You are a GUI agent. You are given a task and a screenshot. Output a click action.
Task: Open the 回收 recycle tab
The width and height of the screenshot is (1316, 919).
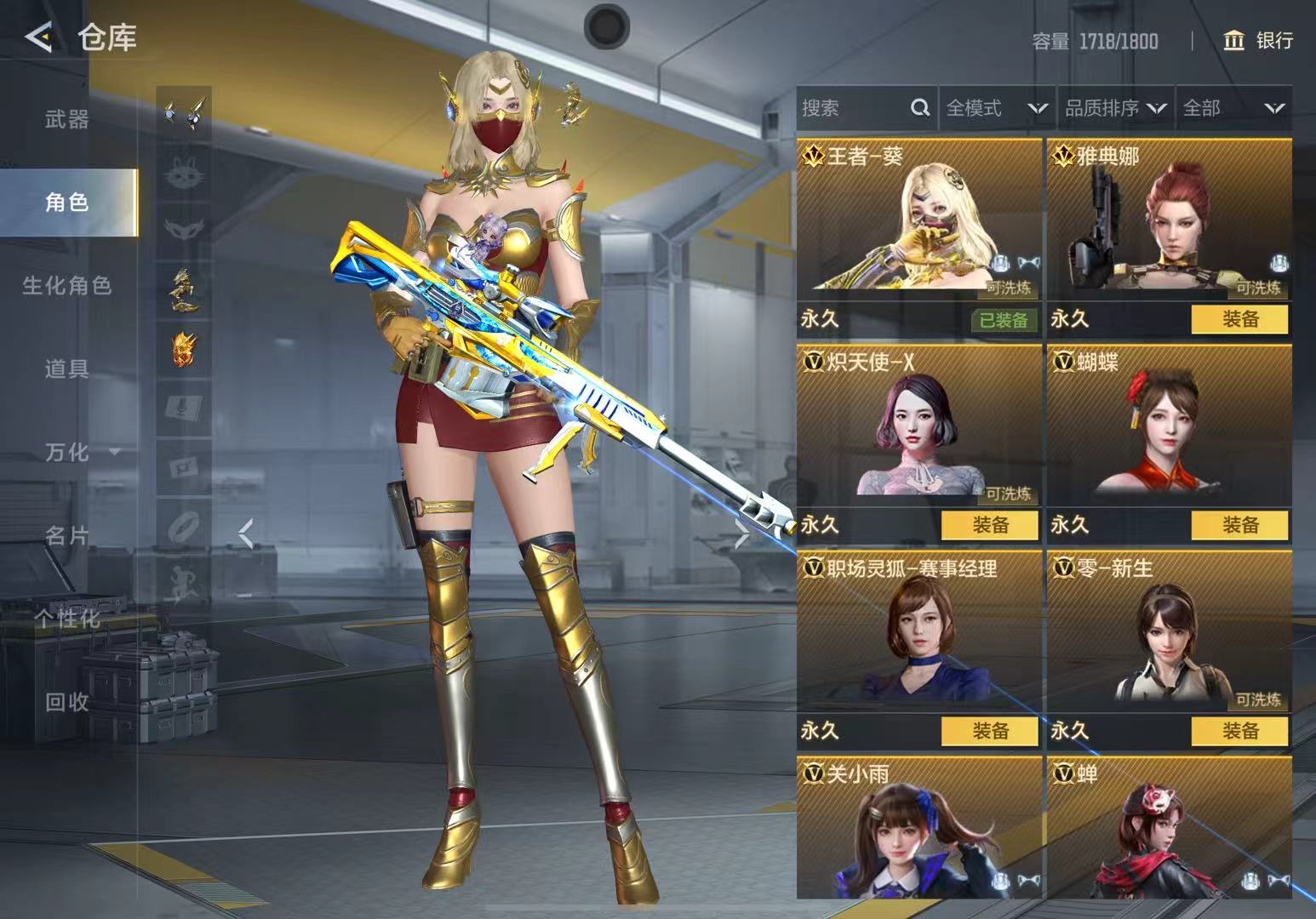(67, 702)
